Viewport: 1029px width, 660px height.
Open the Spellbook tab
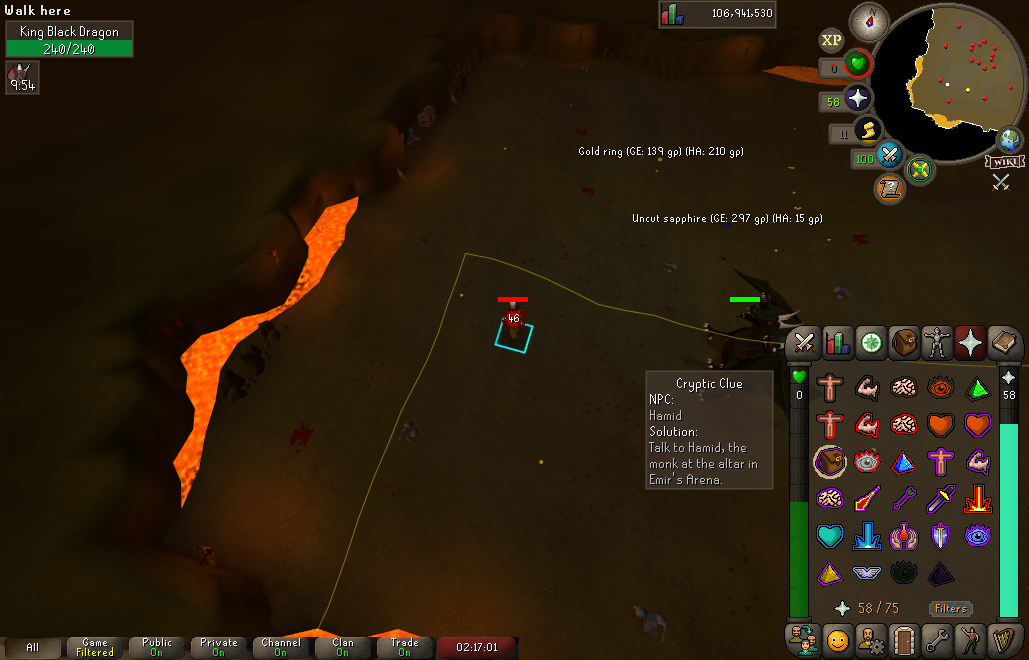1004,343
